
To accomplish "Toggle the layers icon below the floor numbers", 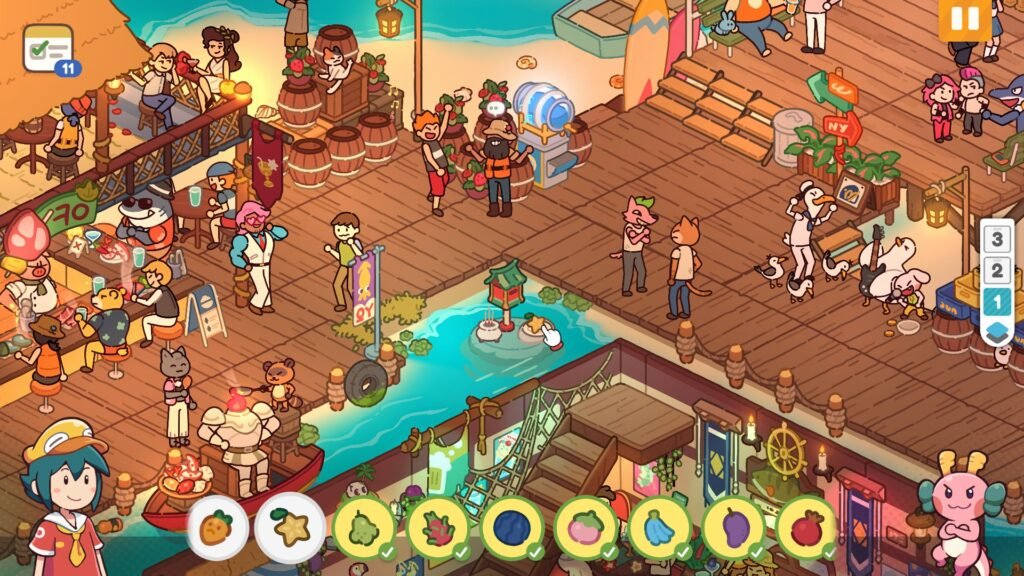I will point(997,331).
